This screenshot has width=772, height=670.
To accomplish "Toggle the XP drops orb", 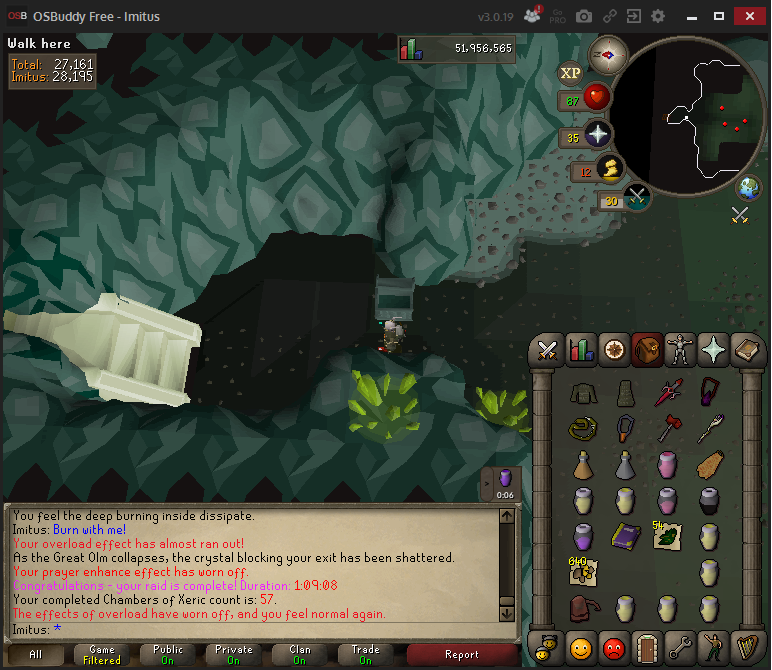I will (x=571, y=72).
